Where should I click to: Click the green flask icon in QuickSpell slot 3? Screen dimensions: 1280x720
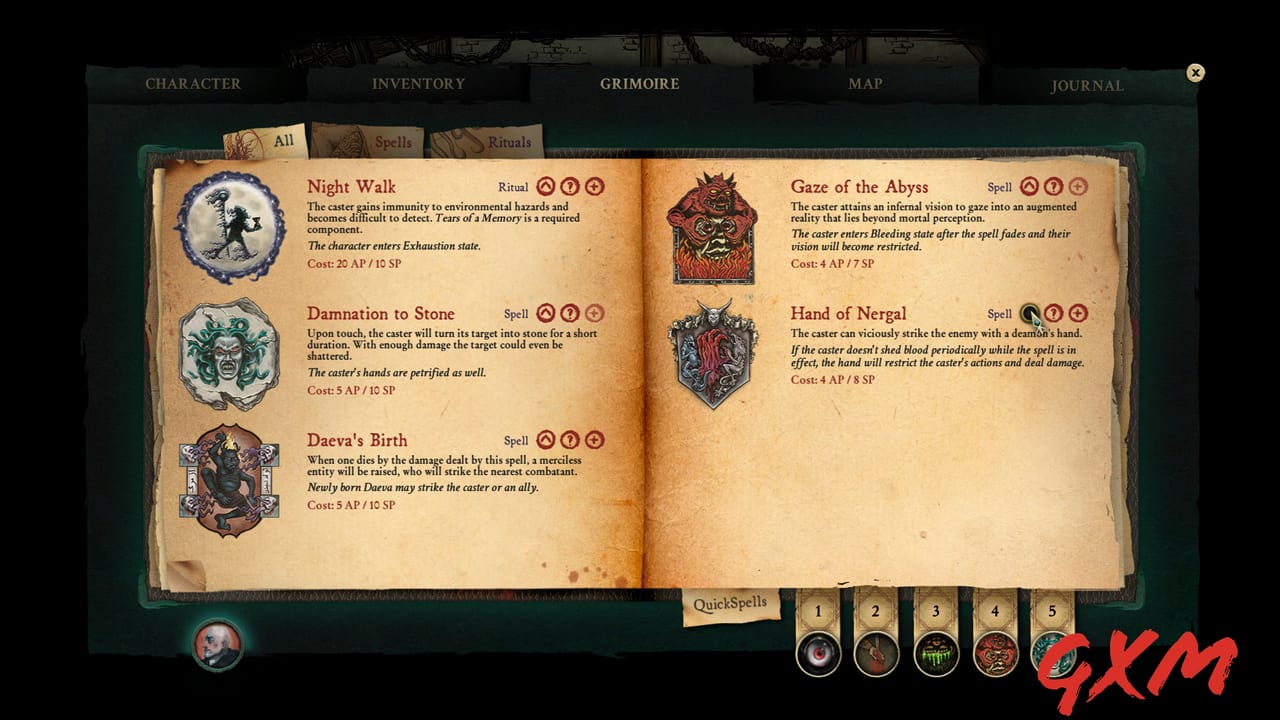[x=937, y=655]
